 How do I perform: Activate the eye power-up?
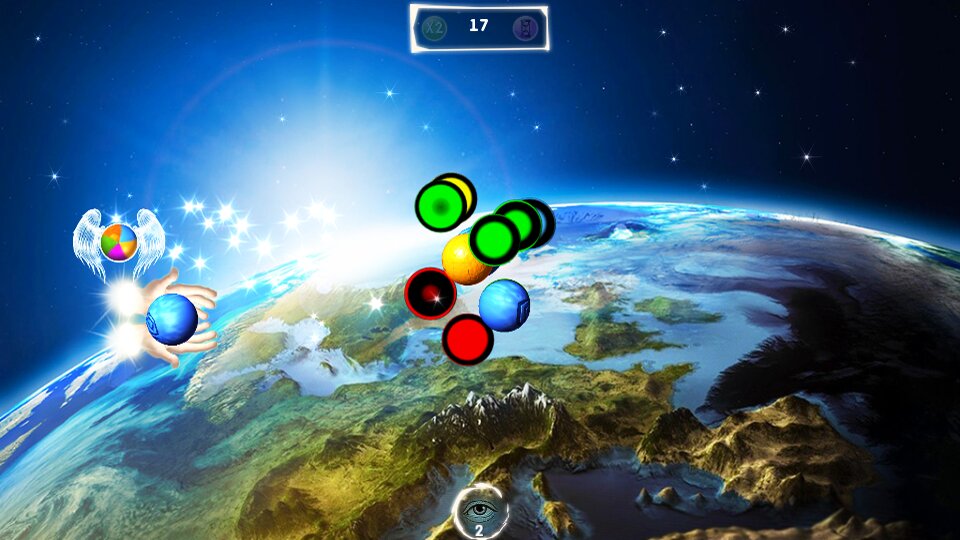tap(481, 511)
